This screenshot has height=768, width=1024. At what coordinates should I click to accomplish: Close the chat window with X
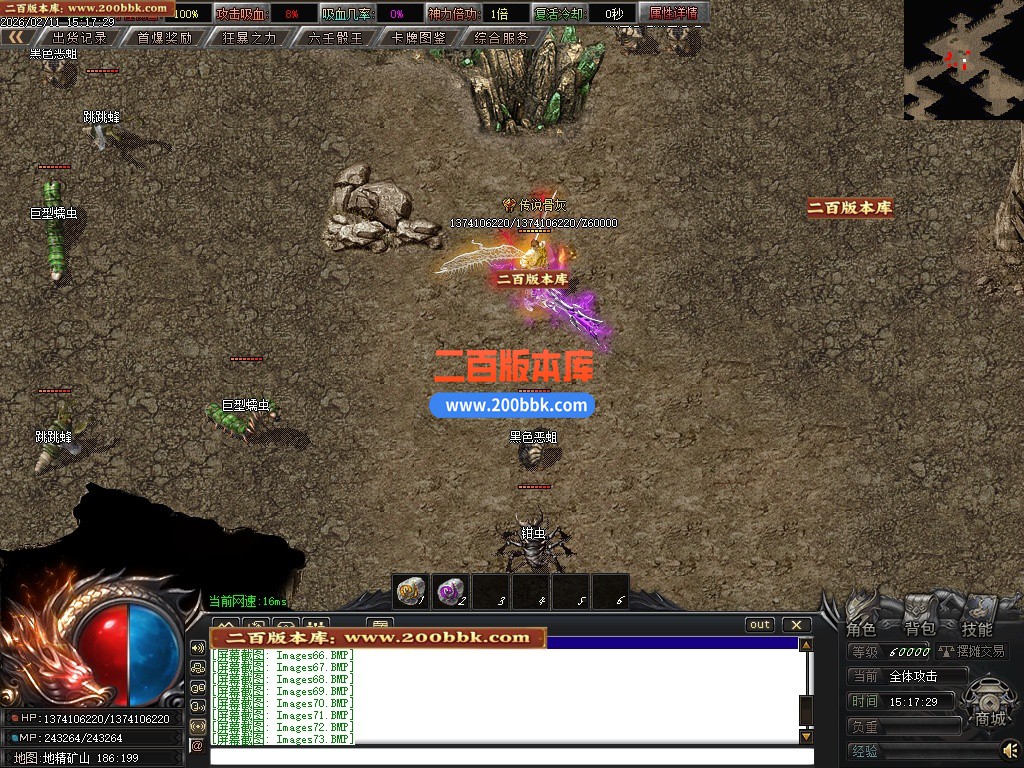(796, 625)
